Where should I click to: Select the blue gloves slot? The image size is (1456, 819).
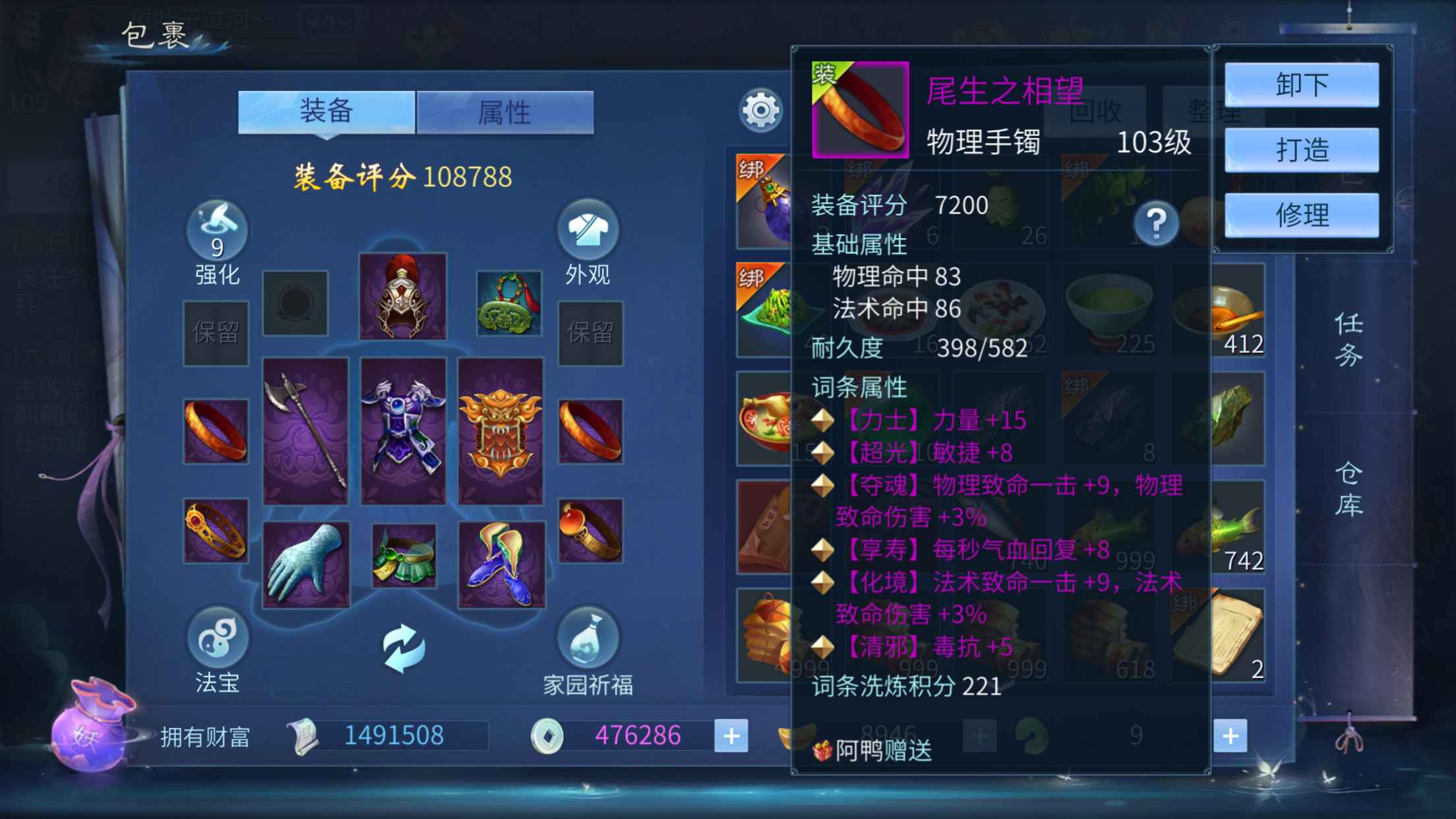coord(305,564)
